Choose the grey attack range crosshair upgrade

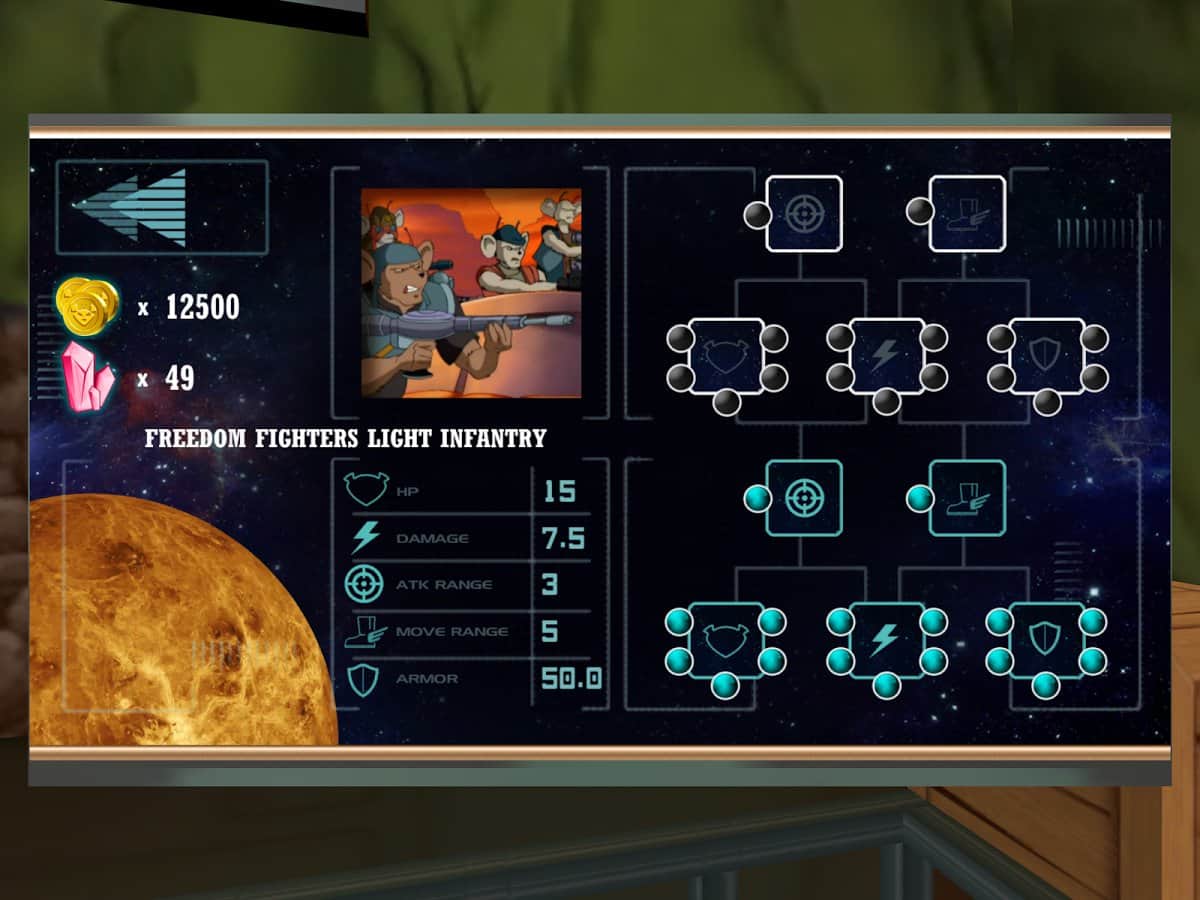[804, 214]
